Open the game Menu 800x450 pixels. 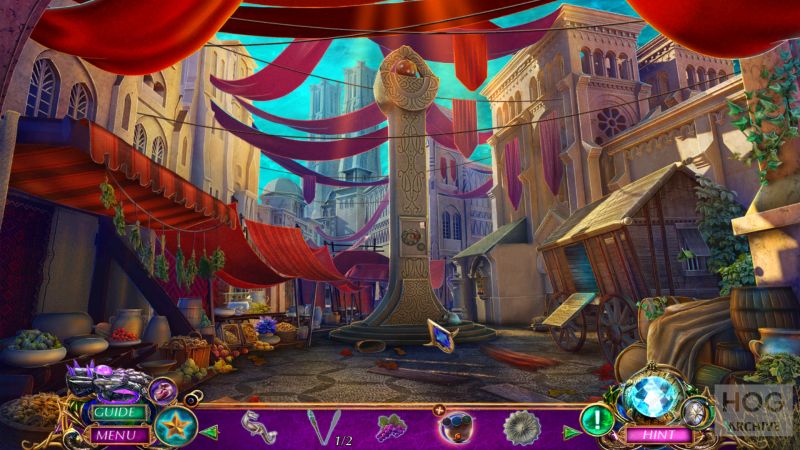pyautogui.click(x=117, y=435)
